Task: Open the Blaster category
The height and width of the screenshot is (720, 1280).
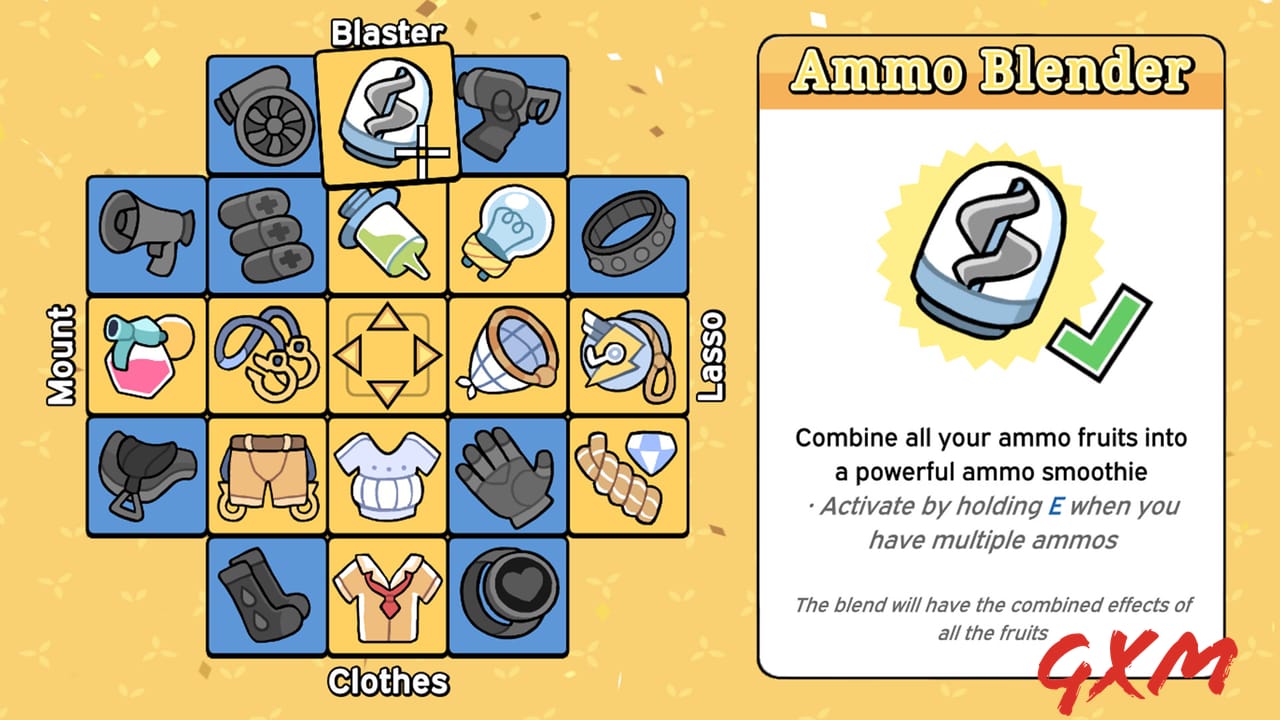Action: [387, 31]
